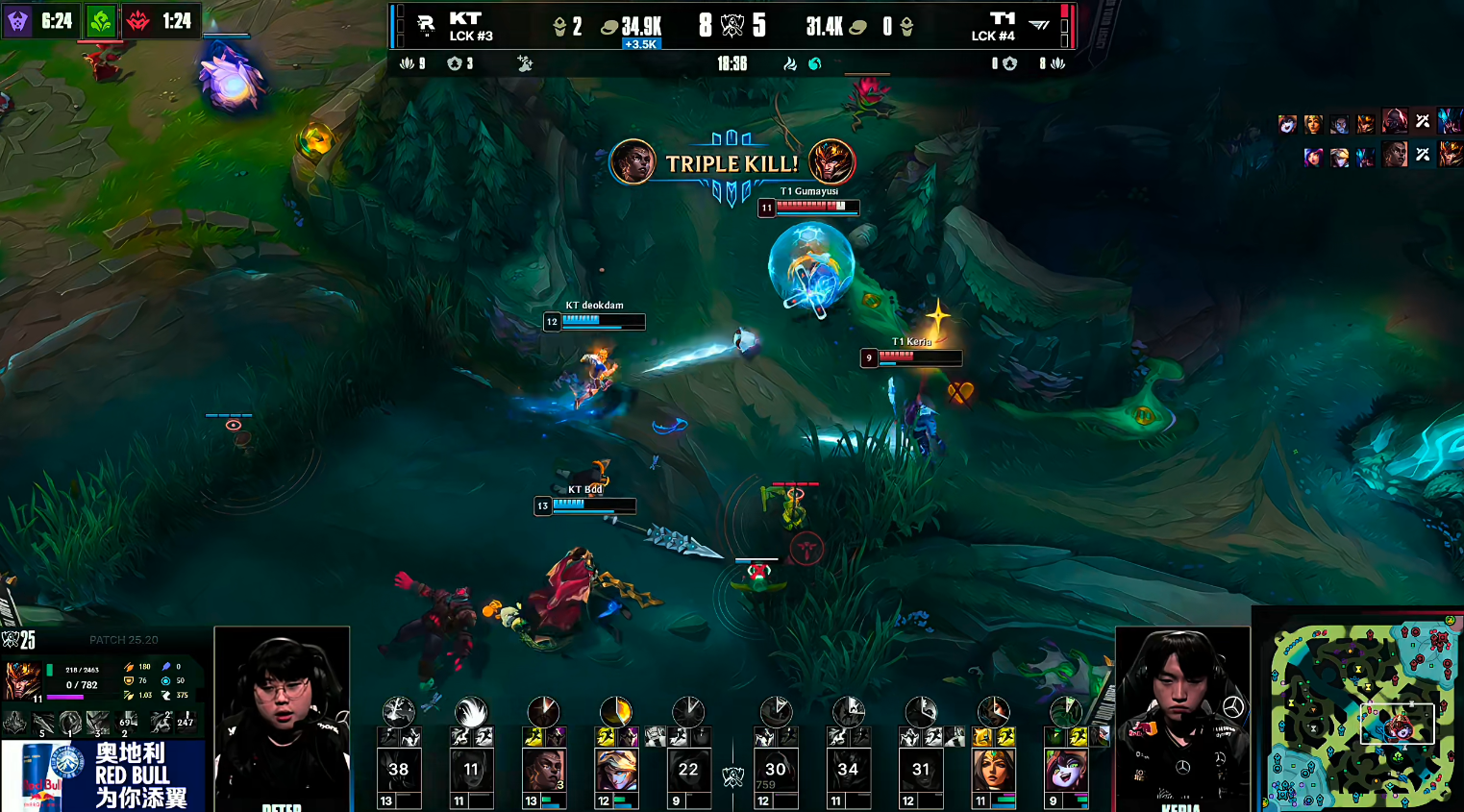
Task: Choose the dead champion tile showing 38
Action: 399,770
